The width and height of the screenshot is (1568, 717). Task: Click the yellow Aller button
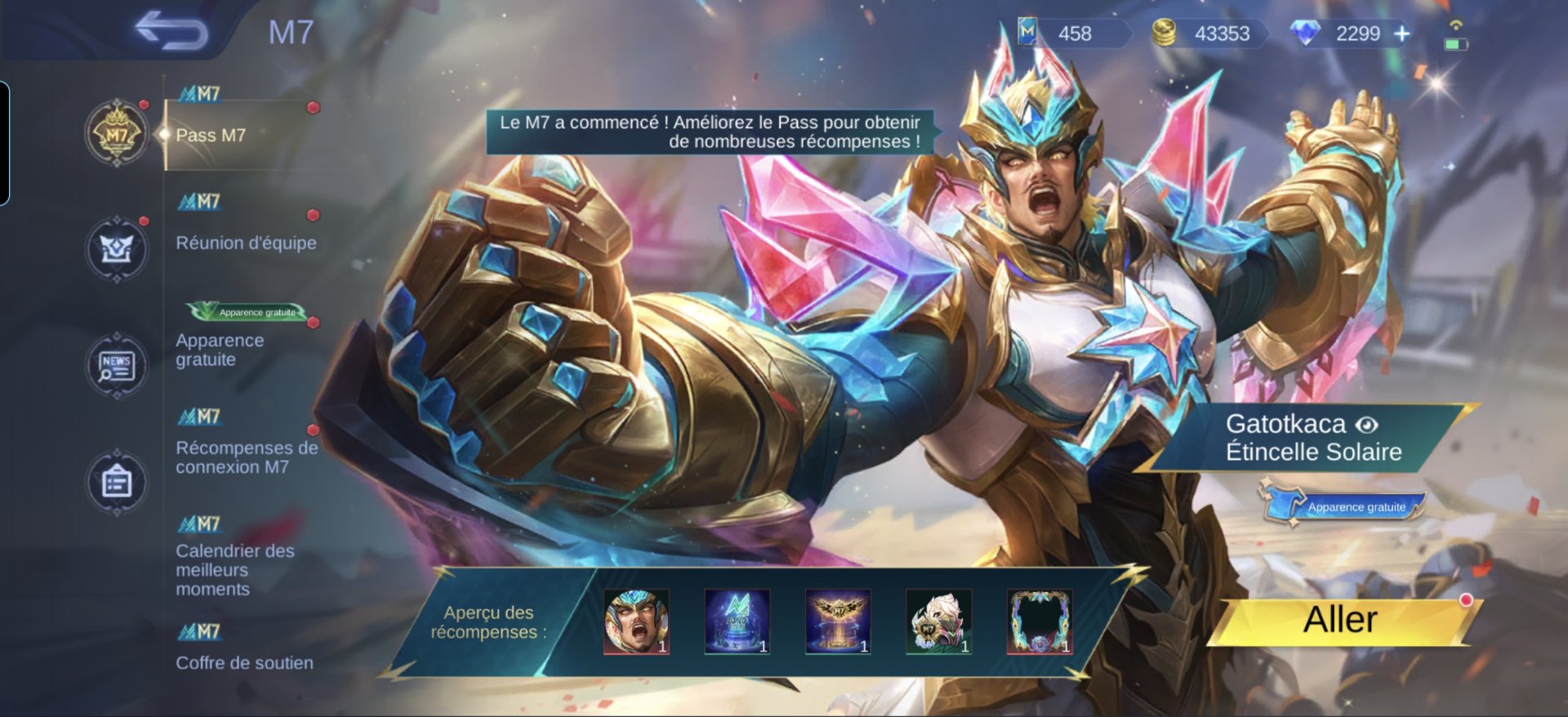point(1340,620)
